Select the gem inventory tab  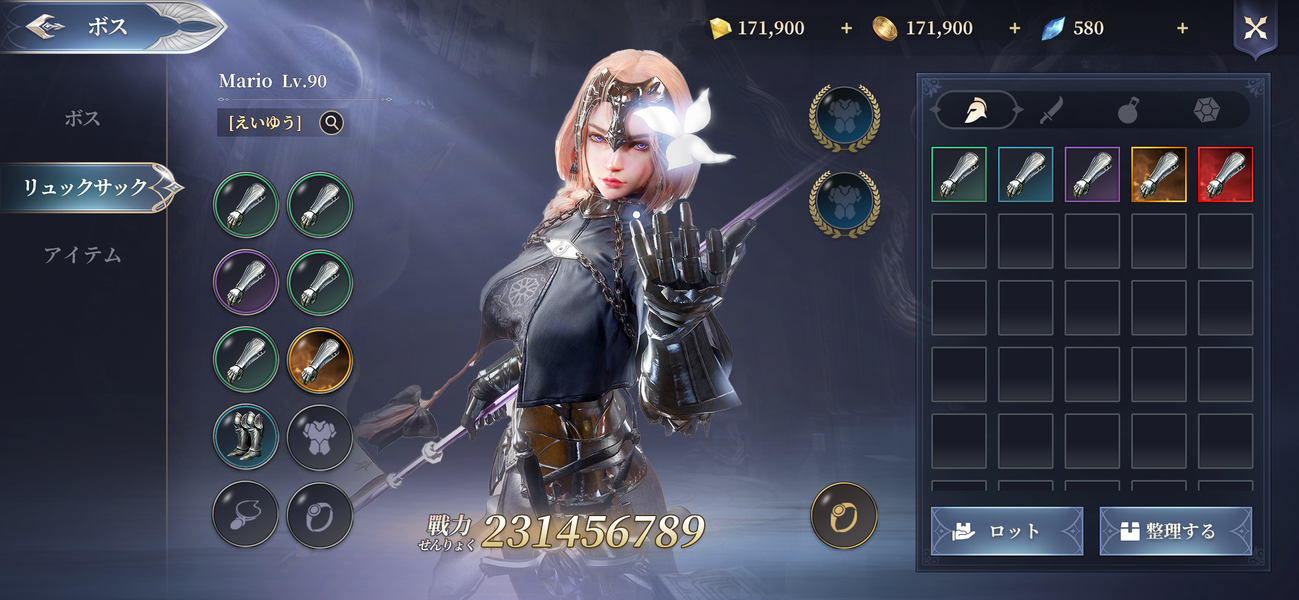pyautogui.click(x=1206, y=110)
